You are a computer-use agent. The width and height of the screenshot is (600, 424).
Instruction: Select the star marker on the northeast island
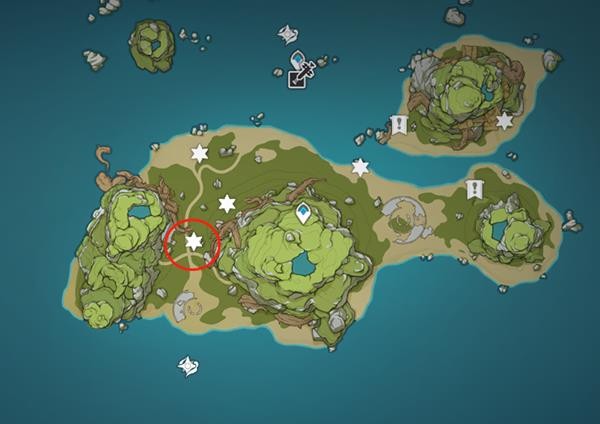[504, 121]
